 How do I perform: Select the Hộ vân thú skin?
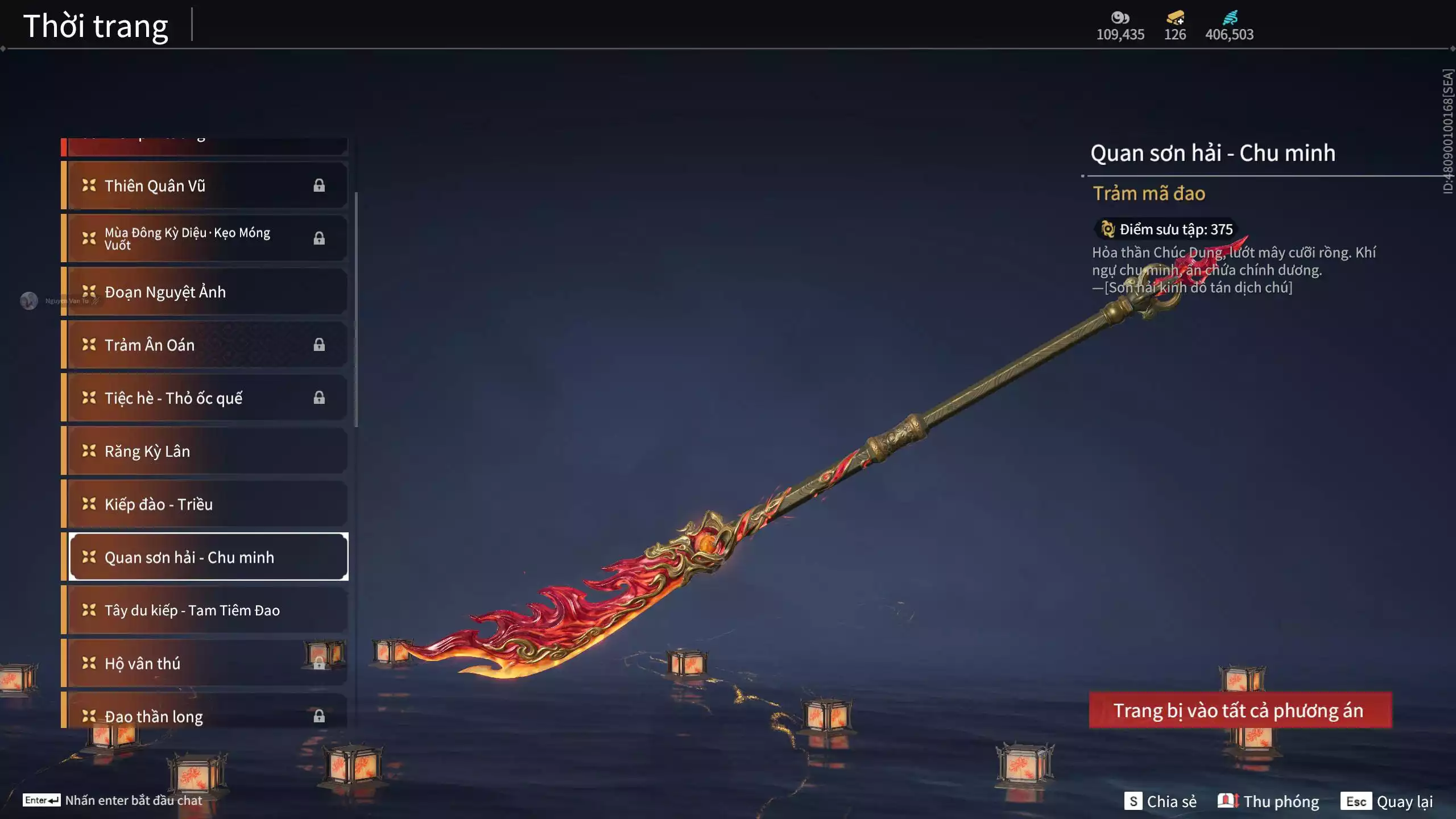tap(205, 663)
